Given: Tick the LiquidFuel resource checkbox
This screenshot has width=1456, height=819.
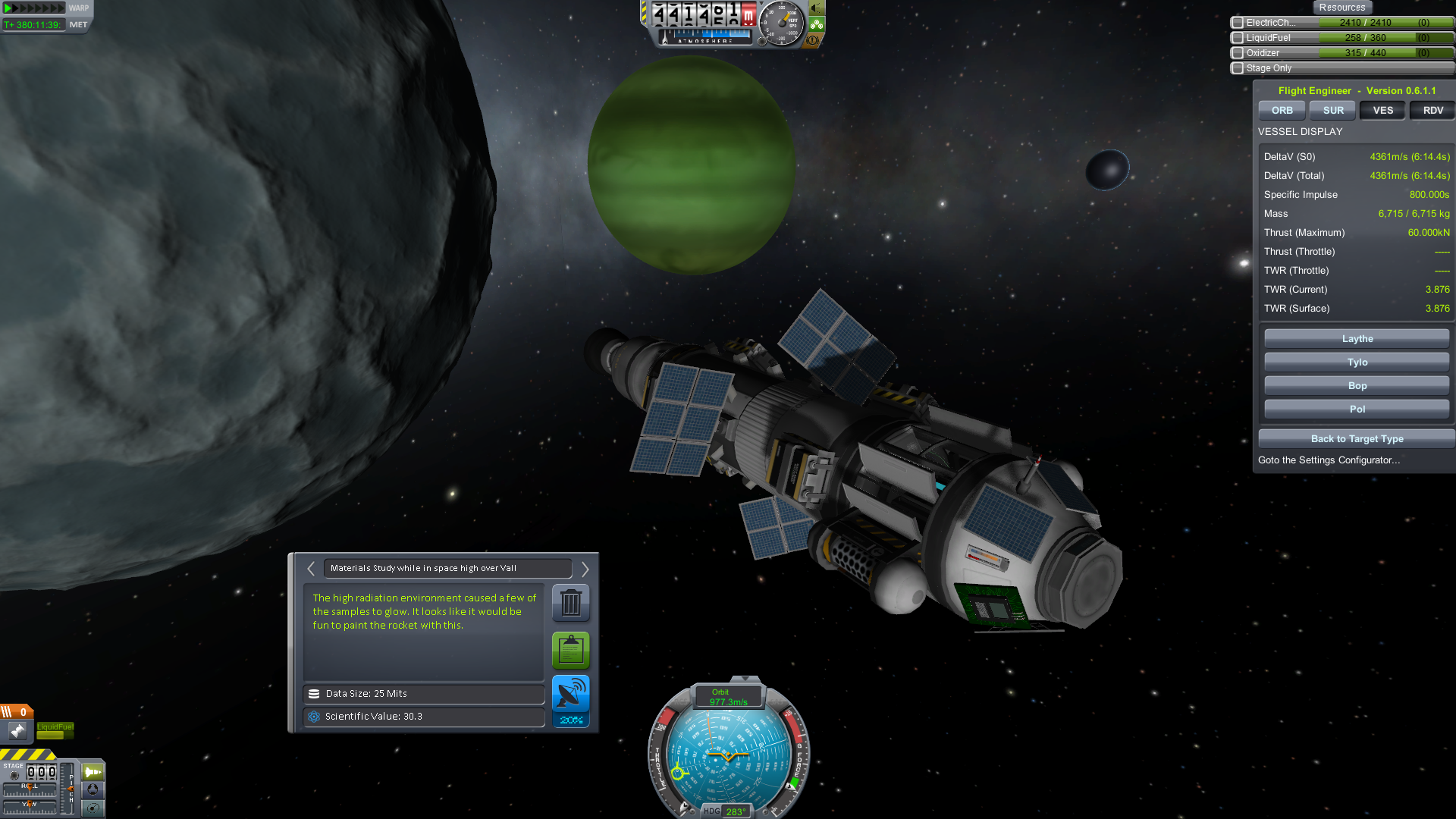Looking at the screenshot, I should [x=1238, y=38].
